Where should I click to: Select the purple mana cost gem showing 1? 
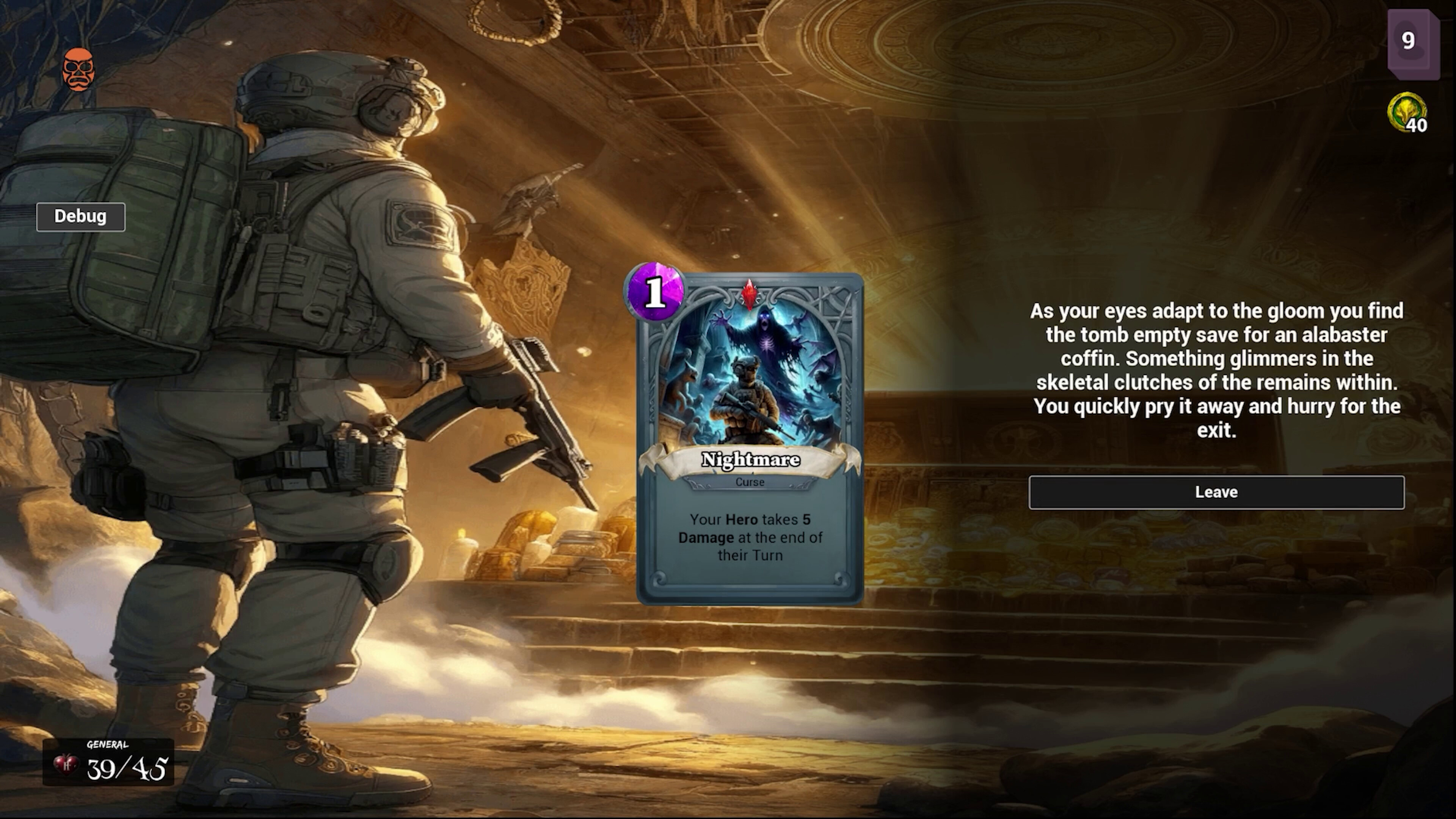pyautogui.click(x=656, y=292)
